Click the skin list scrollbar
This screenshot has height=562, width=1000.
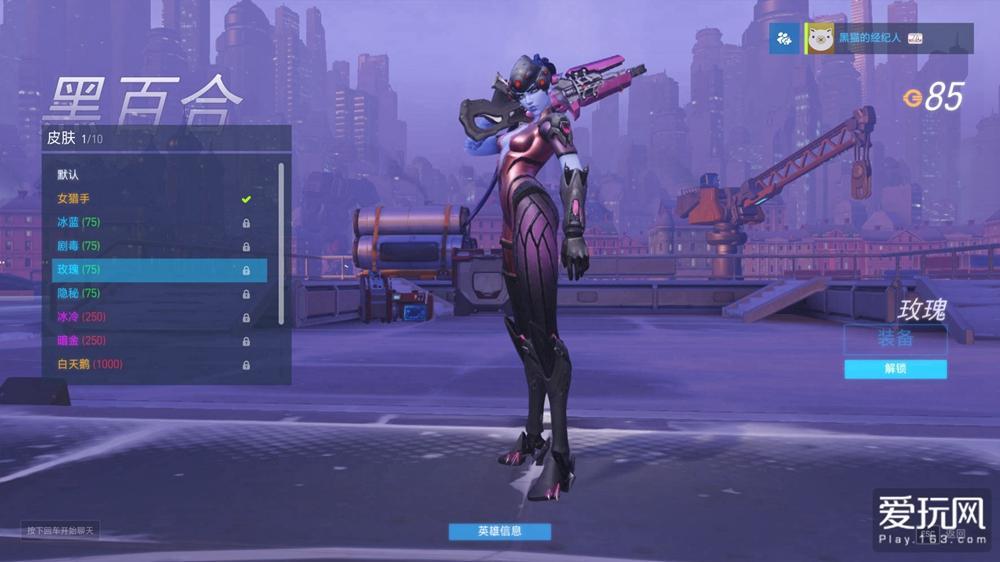tap(281, 240)
